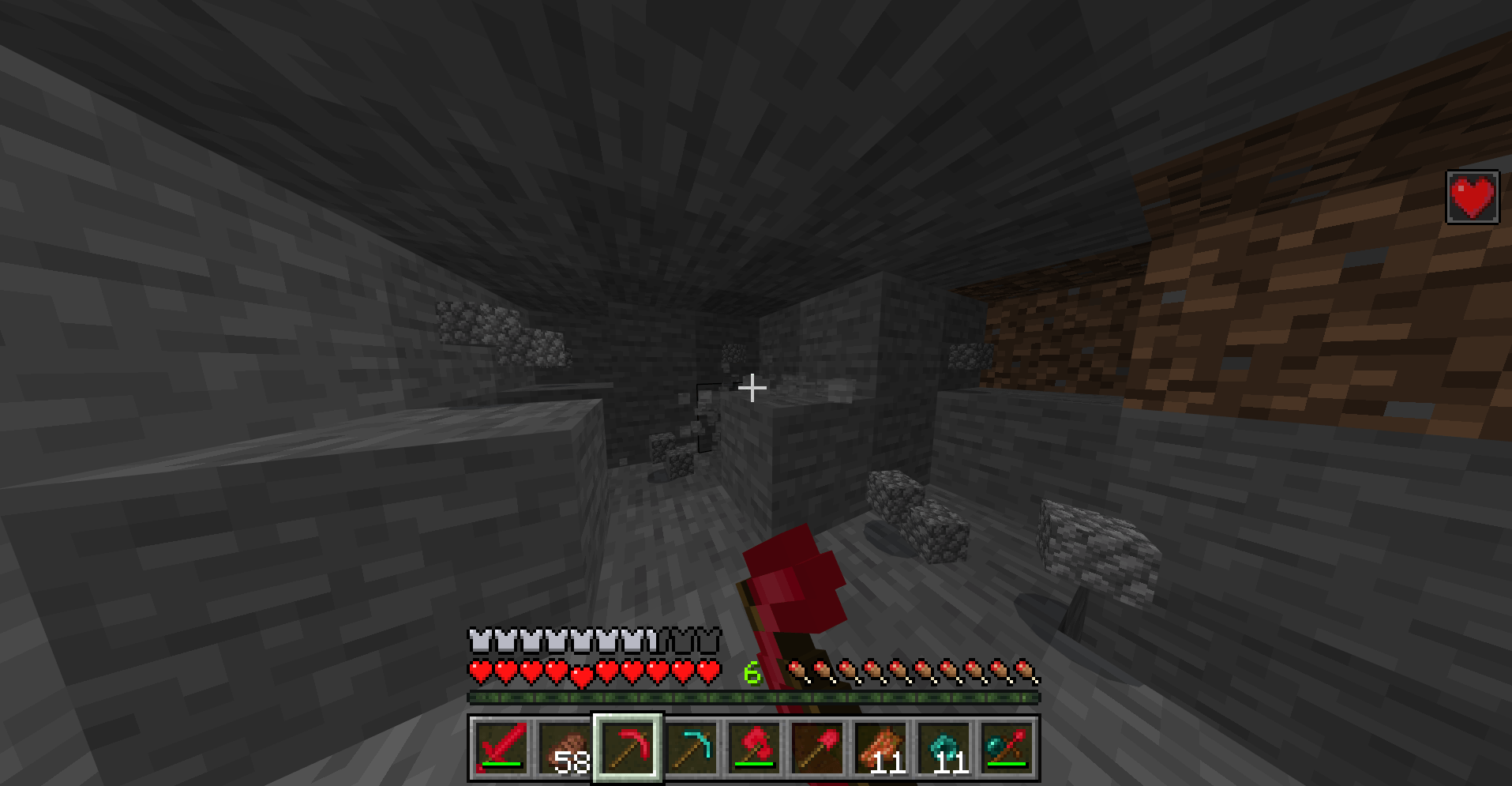
Task: Click the crosshair at the center of the screen
Action: (752, 387)
